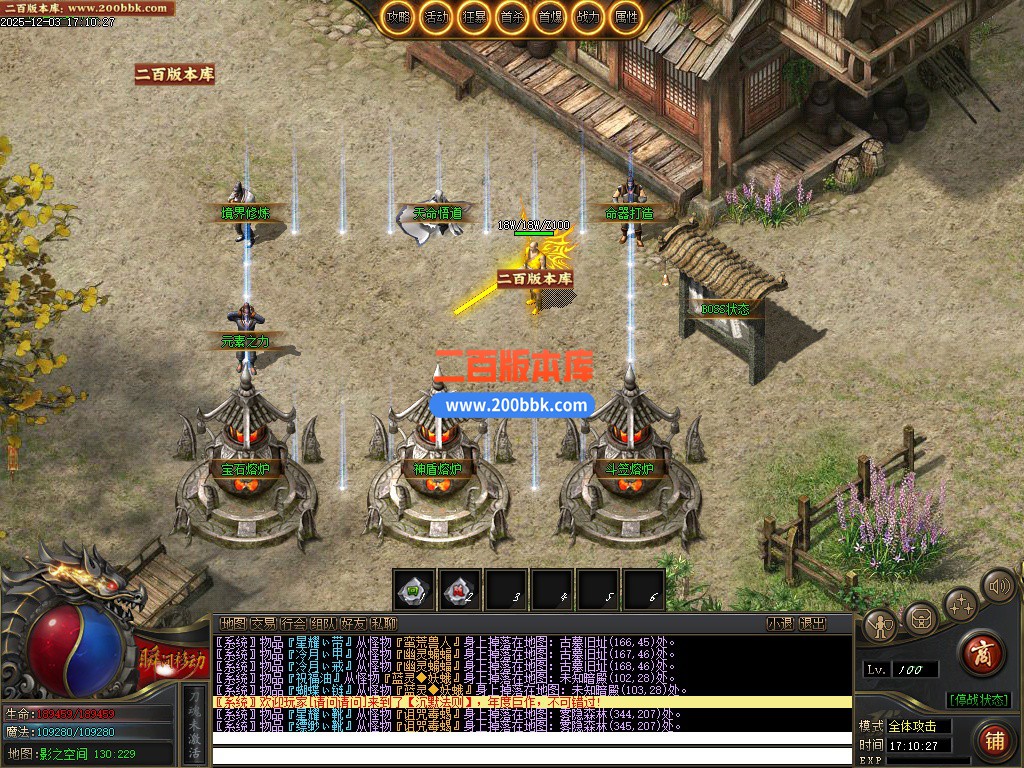Viewport: 1024px width, 768px height.
Task: Open the 地图 map tab
Action: pyautogui.click(x=233, y=623)
